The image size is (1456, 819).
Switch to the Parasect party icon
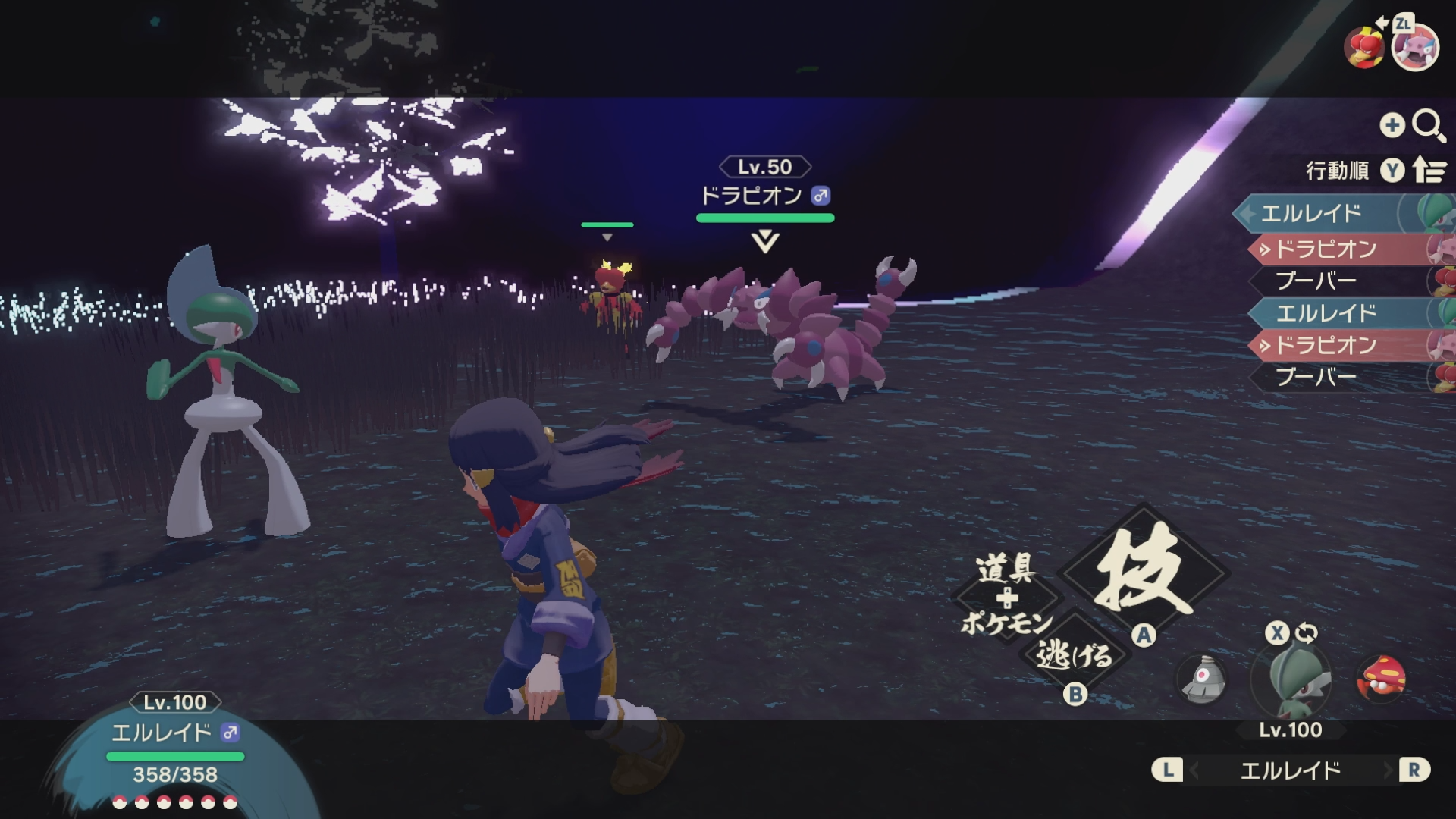pos(1382,677)
